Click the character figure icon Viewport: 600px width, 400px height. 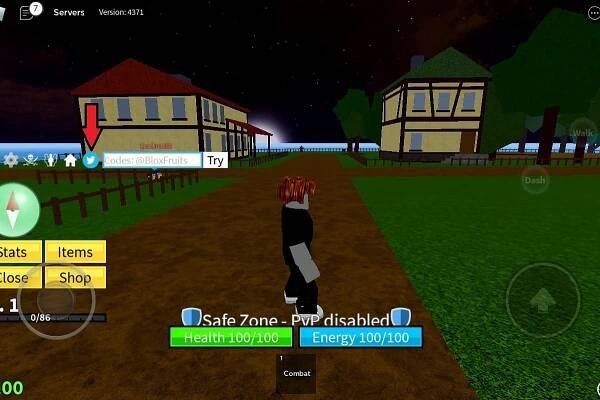tap(51, 160)
